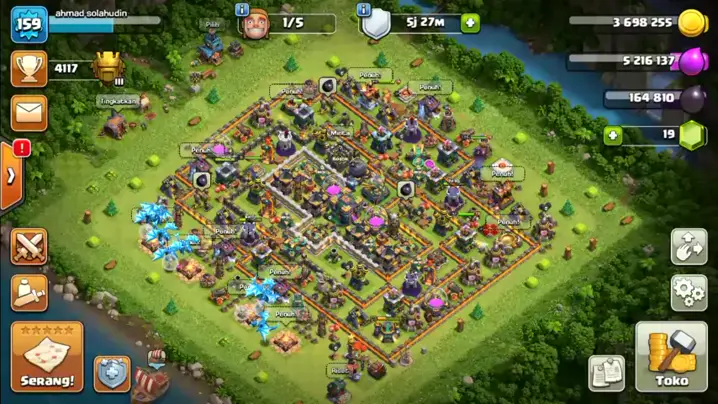The width and height of the screenshot is (718, 404).
Task: Open the level 159 player profile badge
Action: [29, 24]
